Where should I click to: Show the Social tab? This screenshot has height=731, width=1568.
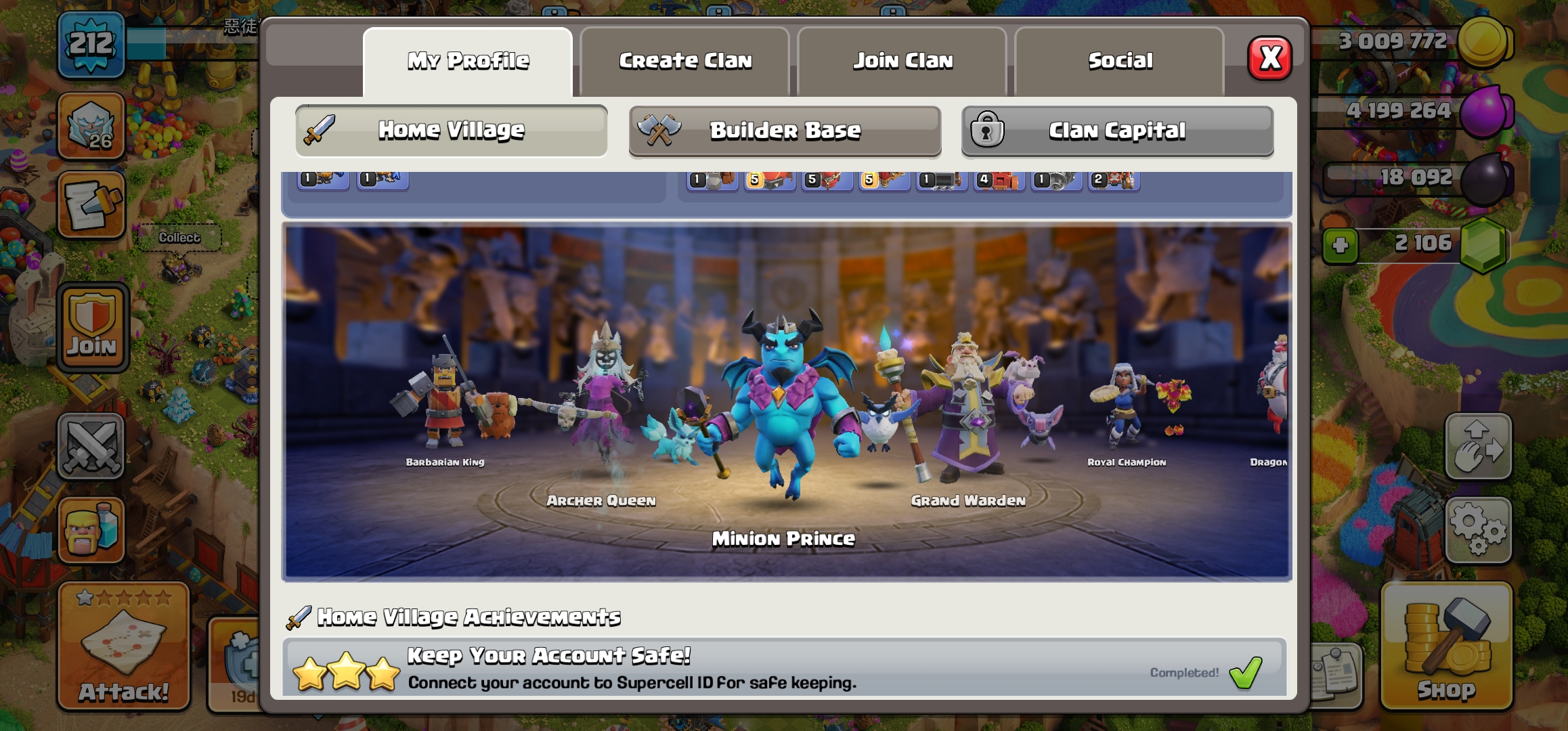1120,62
